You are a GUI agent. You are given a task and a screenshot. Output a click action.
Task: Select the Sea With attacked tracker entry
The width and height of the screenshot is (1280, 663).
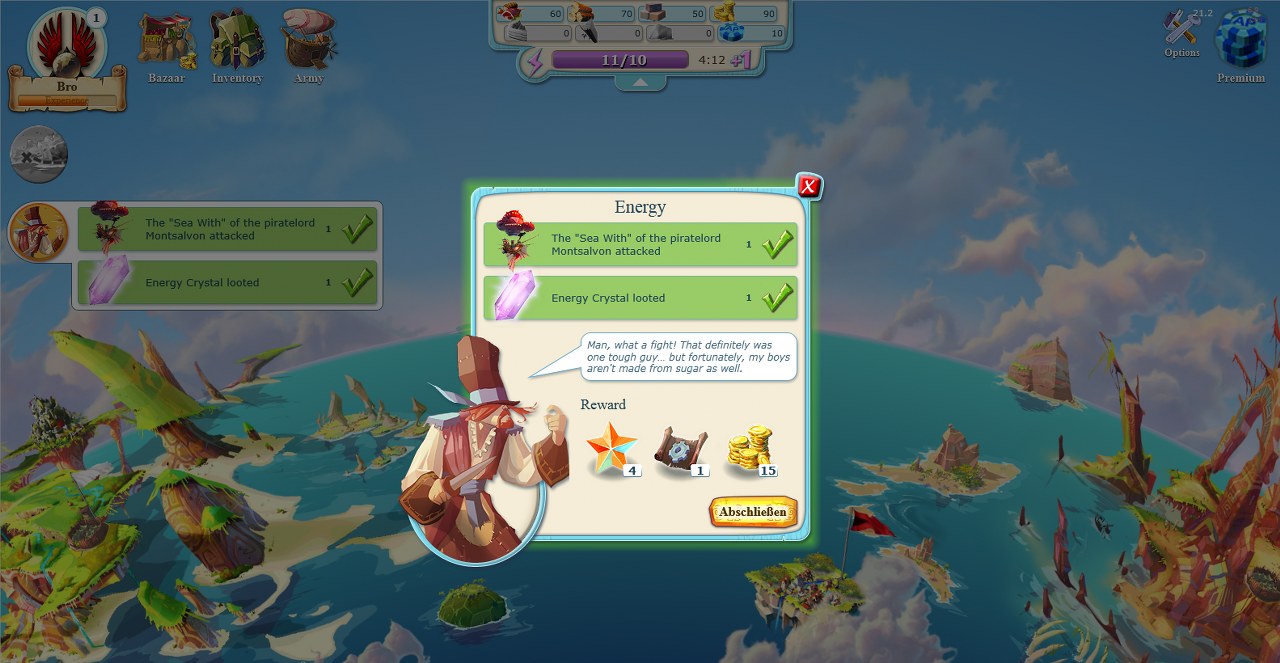228,229
